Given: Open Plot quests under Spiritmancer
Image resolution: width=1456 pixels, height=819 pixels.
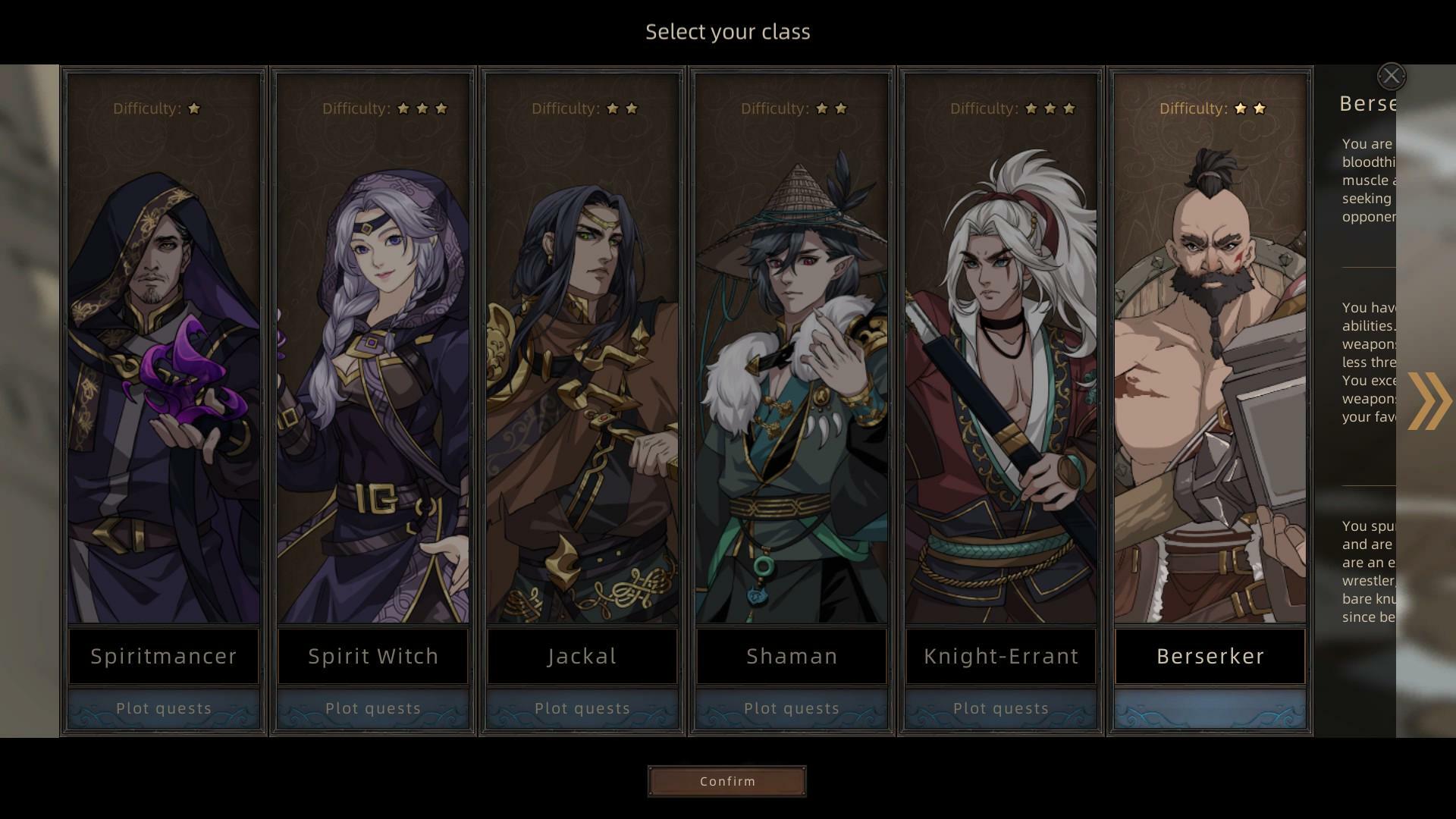Looking at the screenshot, I should pyautogui.click(x=163, y=708).
